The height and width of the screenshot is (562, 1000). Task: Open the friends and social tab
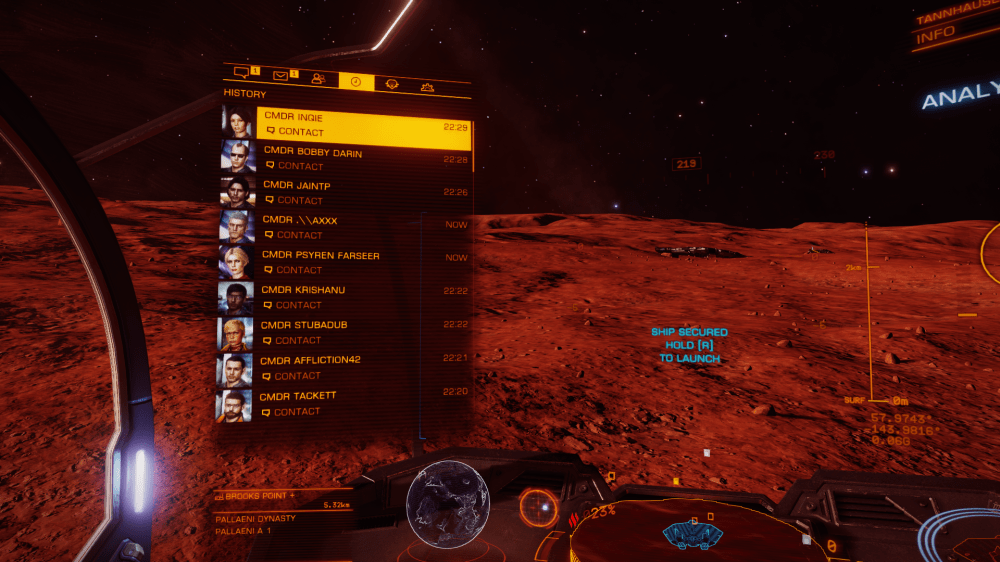pyautogui.click(x=318, y=78)
